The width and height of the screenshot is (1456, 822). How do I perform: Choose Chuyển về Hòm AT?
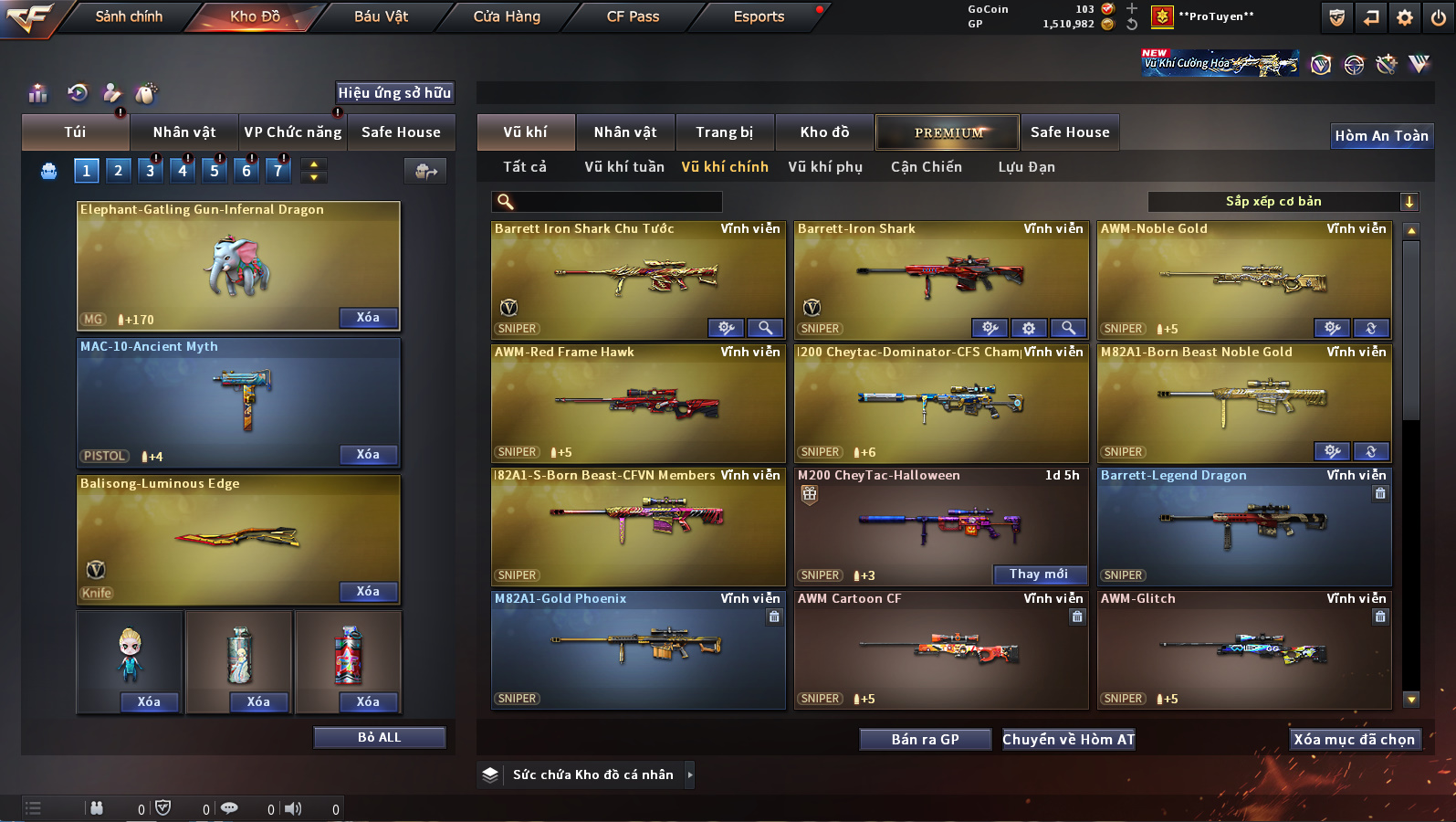coord(1068,740)
